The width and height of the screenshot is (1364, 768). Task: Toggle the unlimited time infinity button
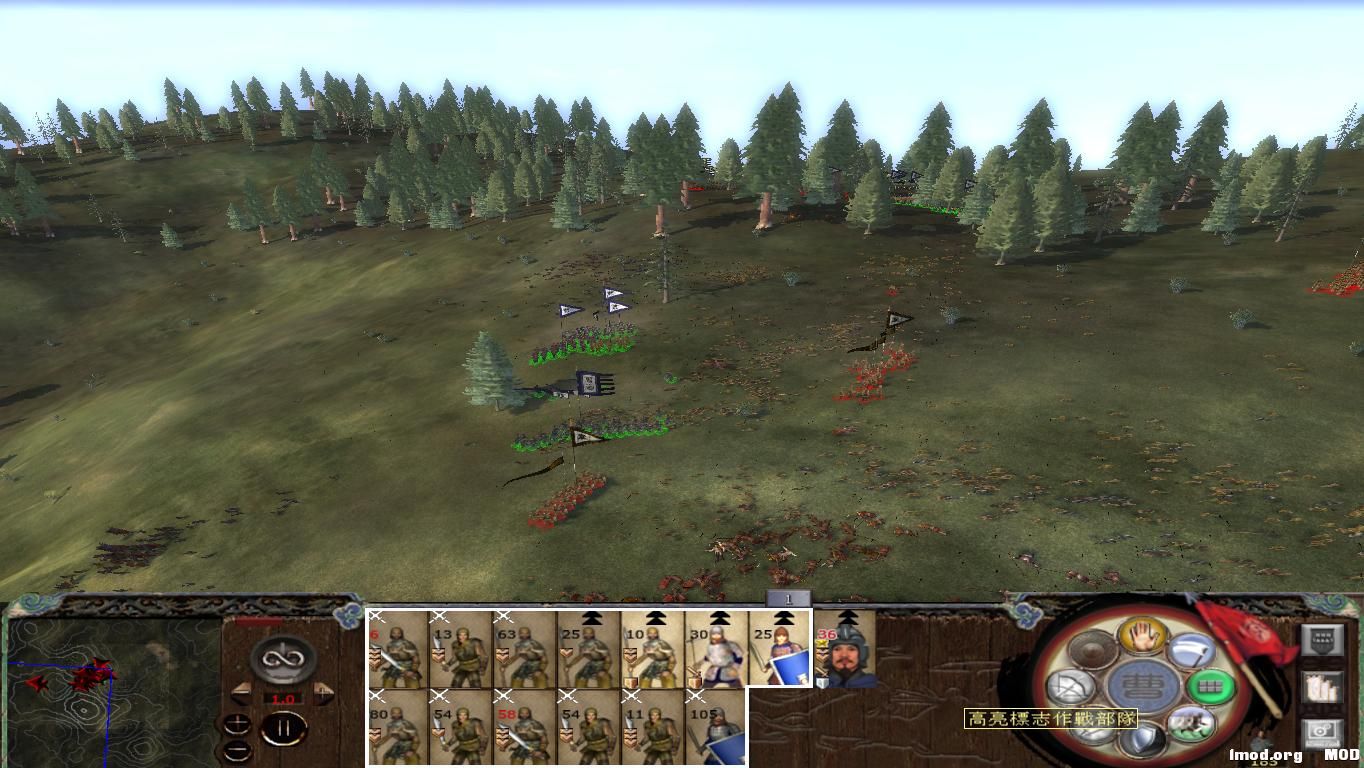(282, 659)
